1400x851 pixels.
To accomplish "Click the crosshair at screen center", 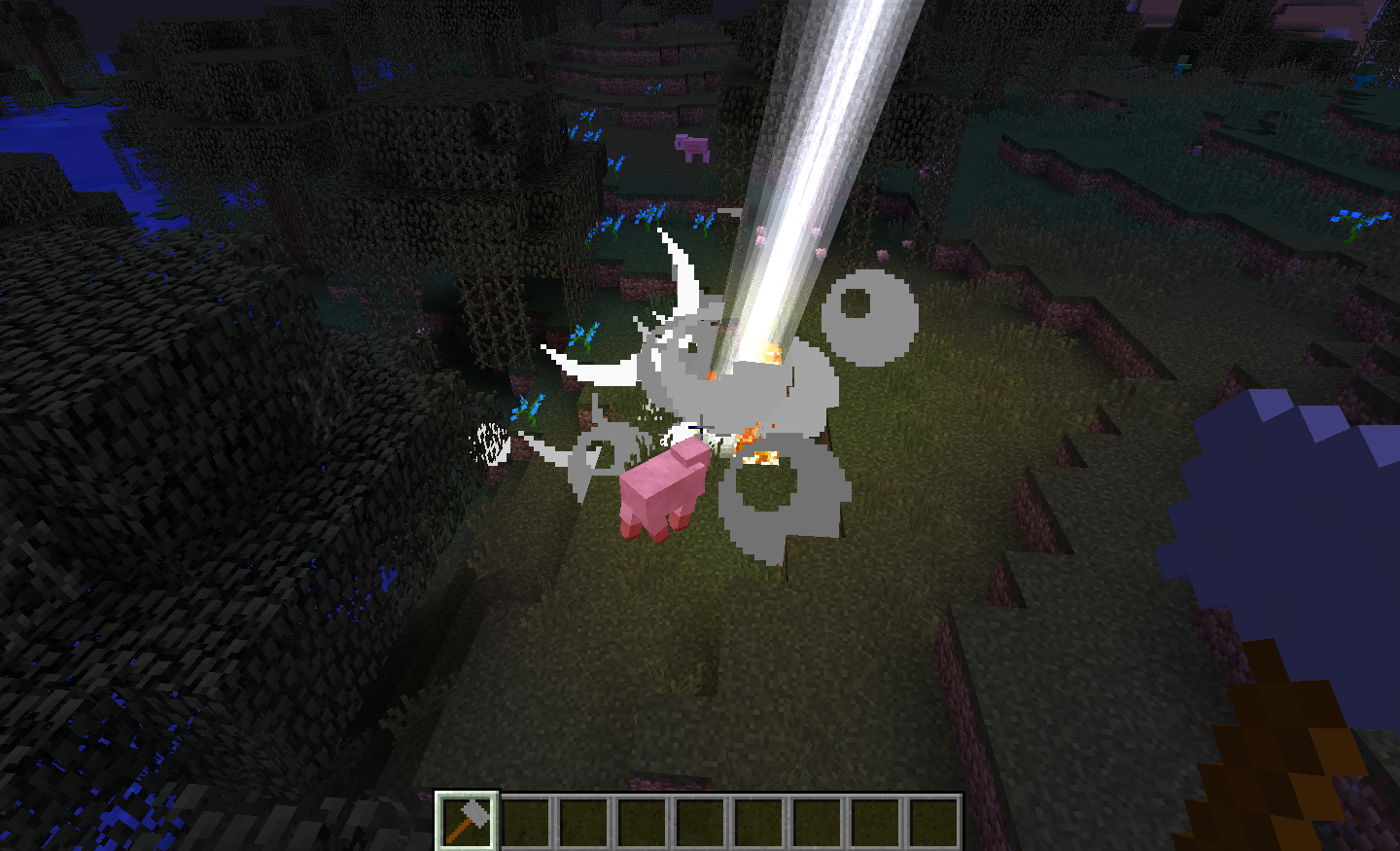I will pyautogui.click(x=700, y=425).
